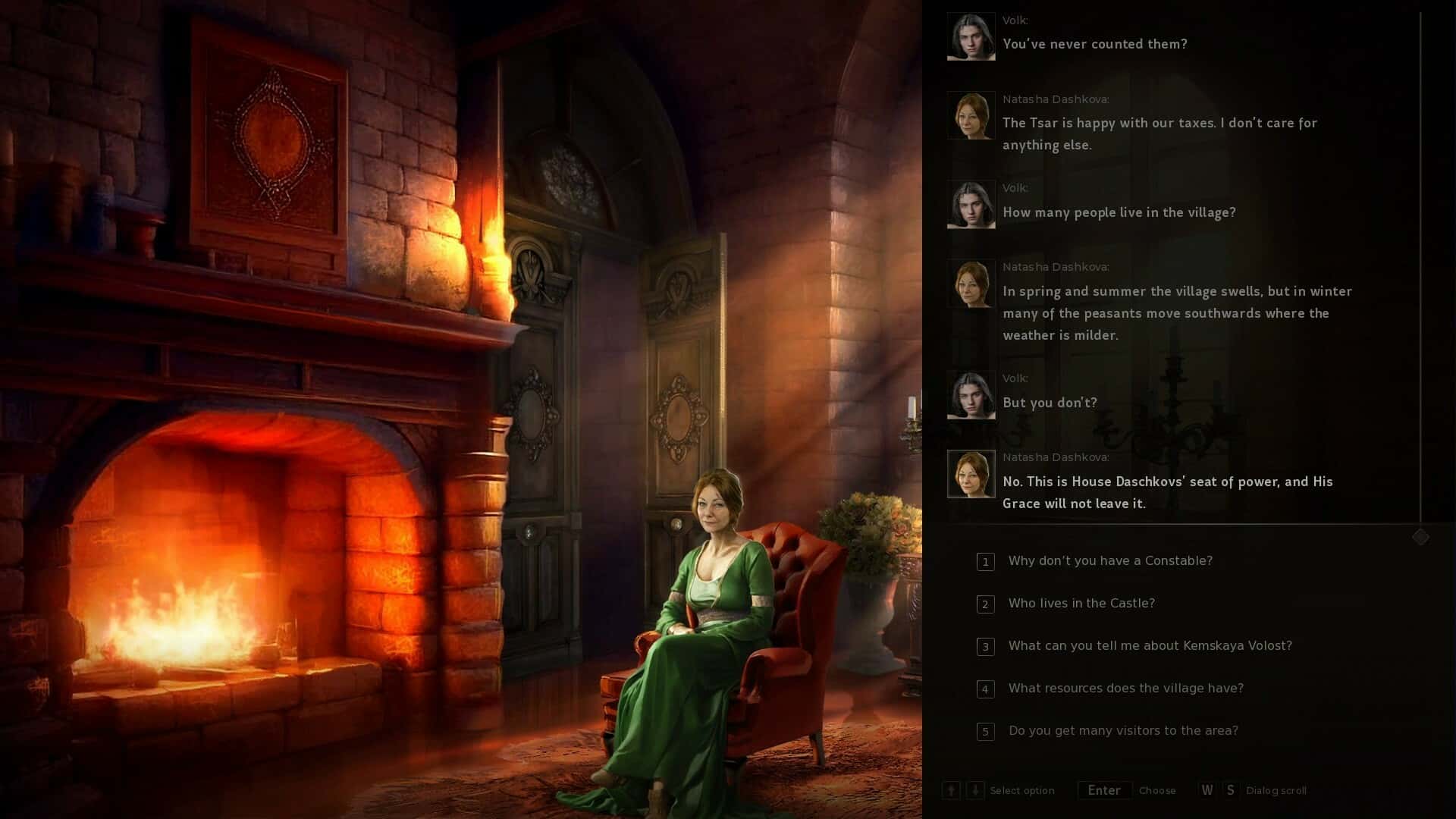Click the S key icon for dialog scroll
1456x819 pixels.
[1232, 789]
